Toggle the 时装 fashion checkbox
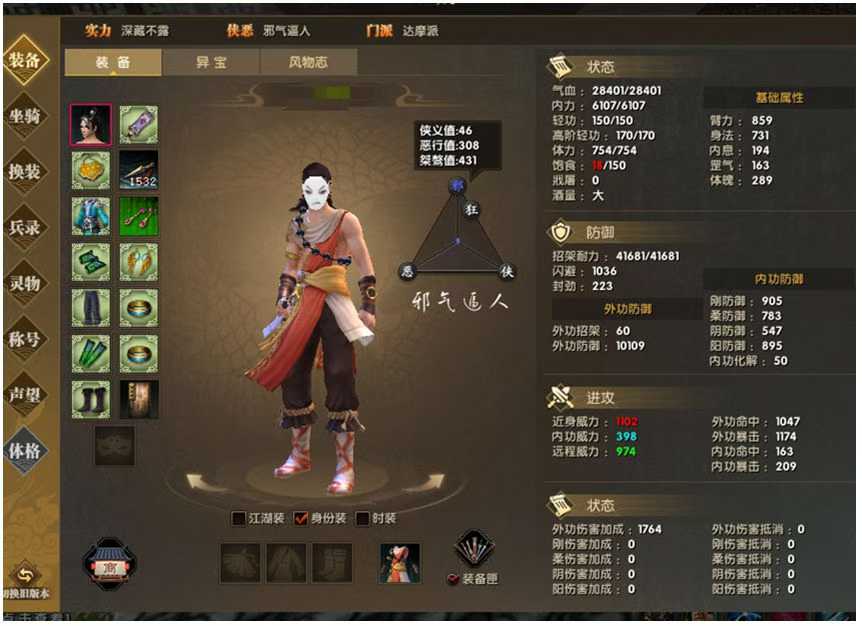Image resolution: width=862 pixels, height=626 pixels. click(363, 518)
